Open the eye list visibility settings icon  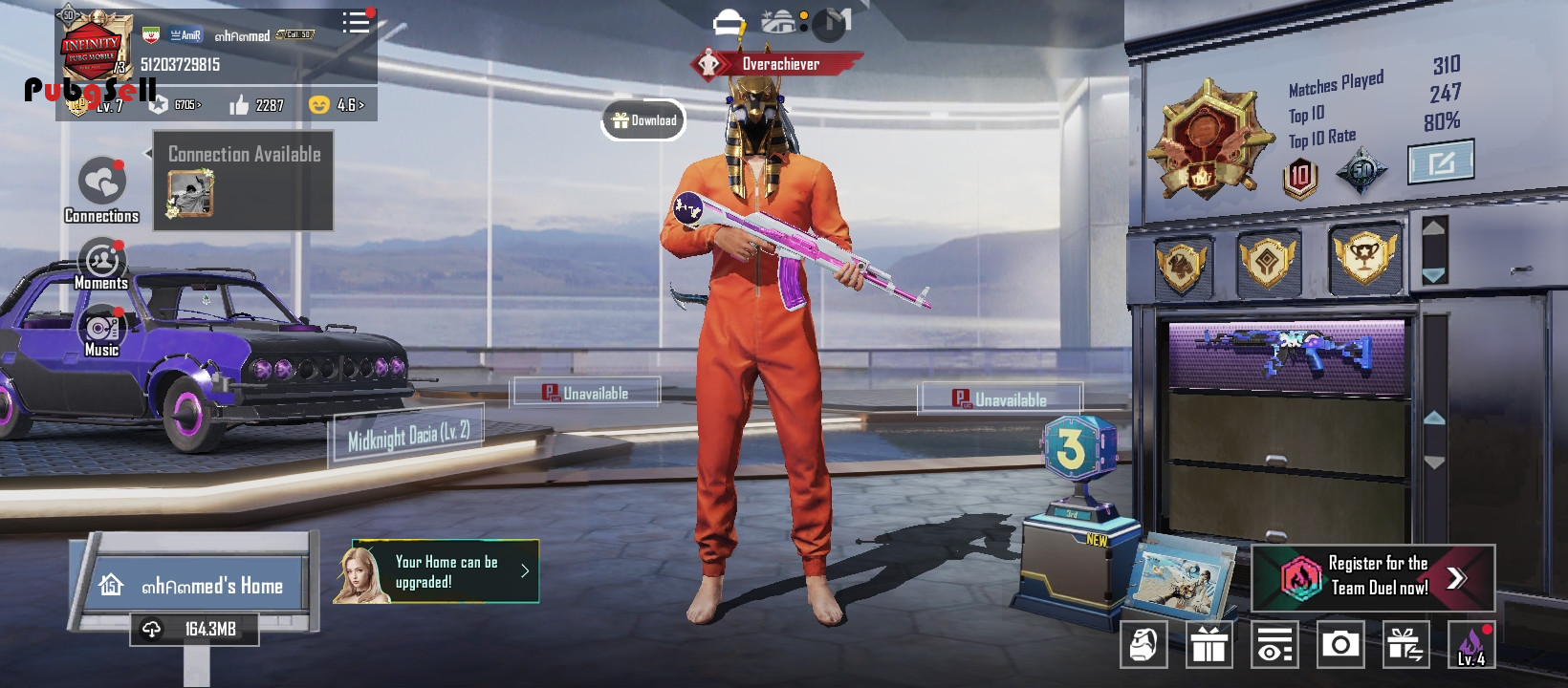coord(1274,645)
